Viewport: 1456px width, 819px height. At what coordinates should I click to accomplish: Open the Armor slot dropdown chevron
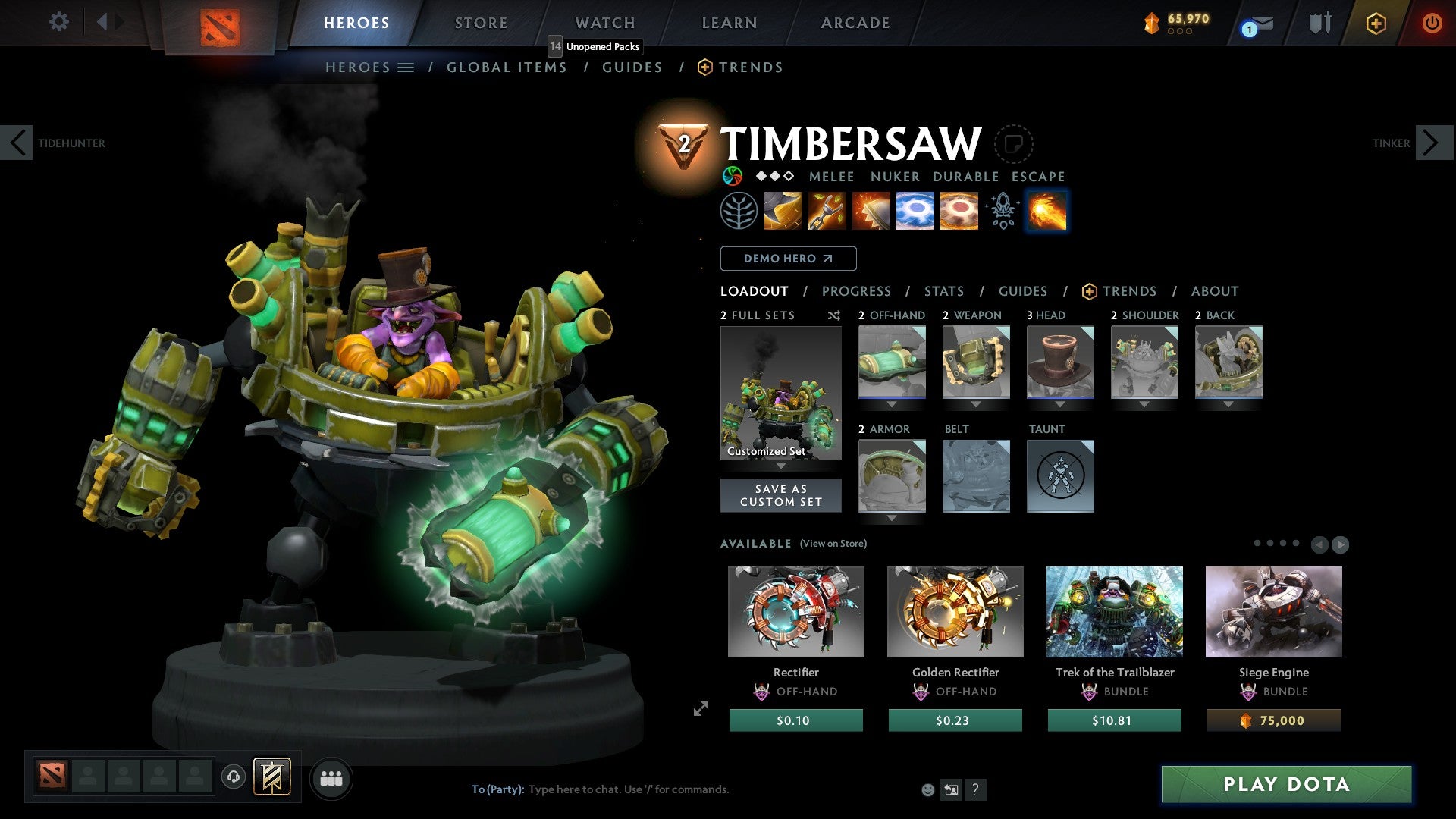(892, 518)
